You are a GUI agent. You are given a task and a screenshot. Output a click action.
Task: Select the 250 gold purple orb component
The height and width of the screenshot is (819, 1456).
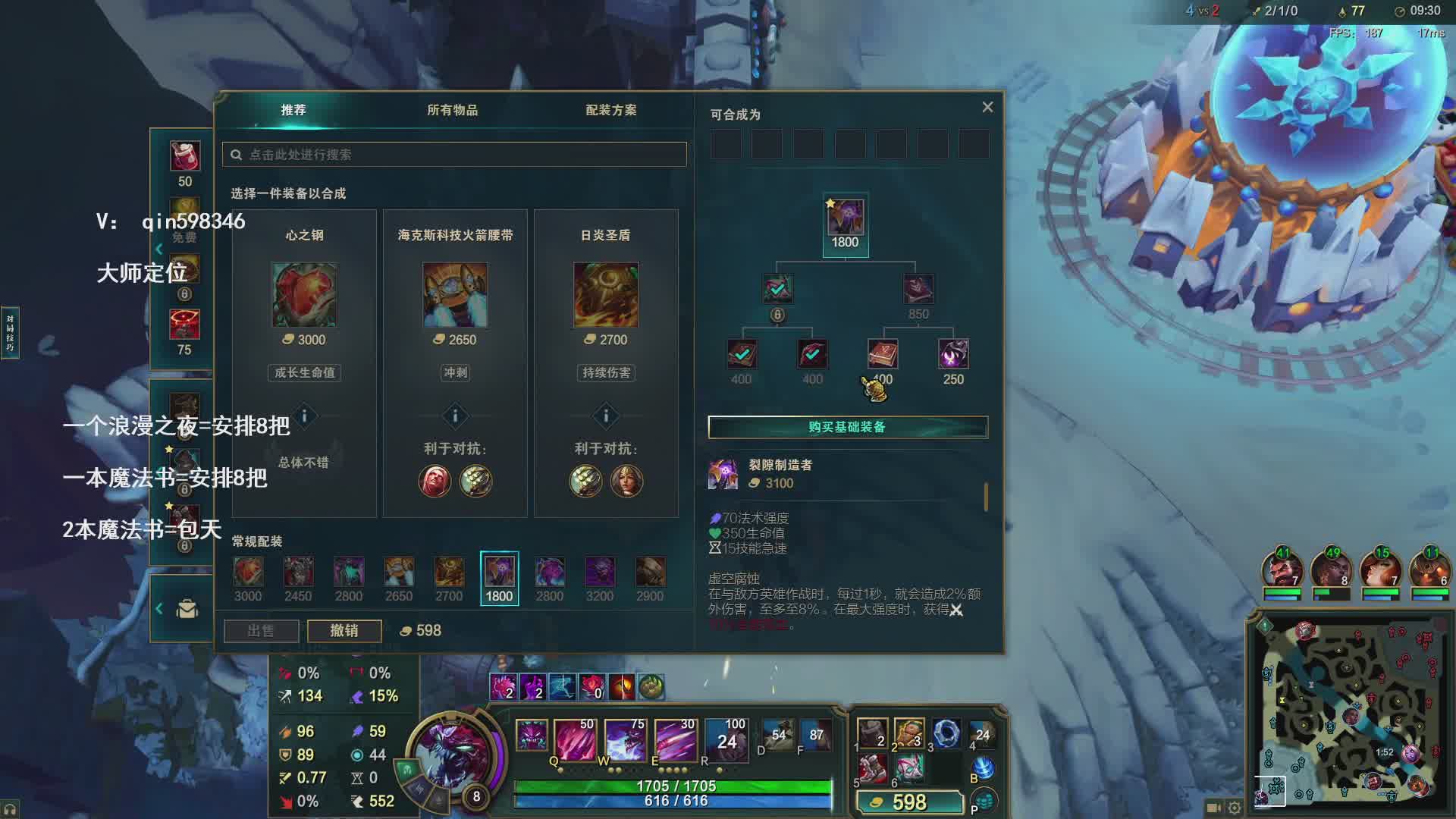point(953,355)
